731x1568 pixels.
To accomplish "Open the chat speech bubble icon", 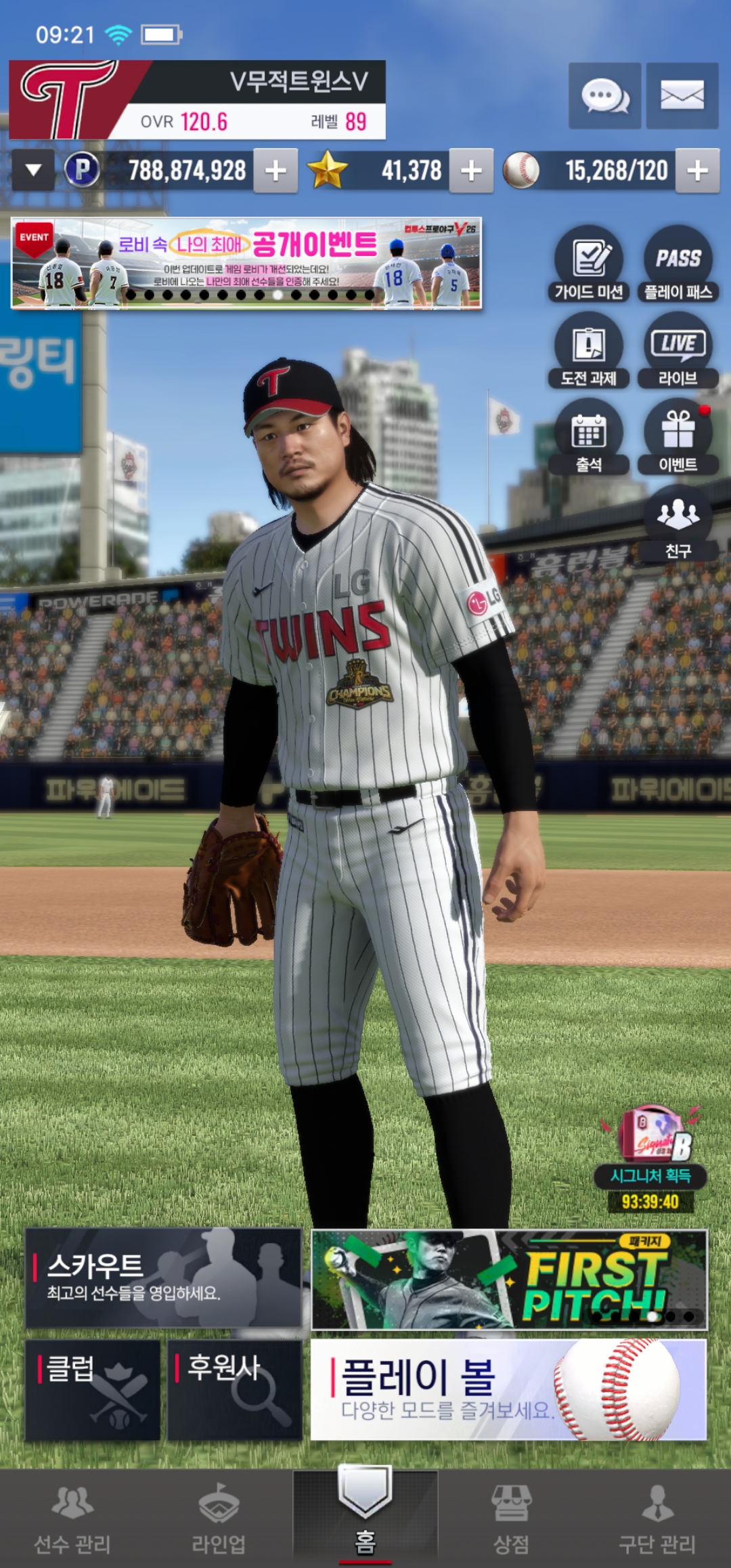I will click(604, 96).
